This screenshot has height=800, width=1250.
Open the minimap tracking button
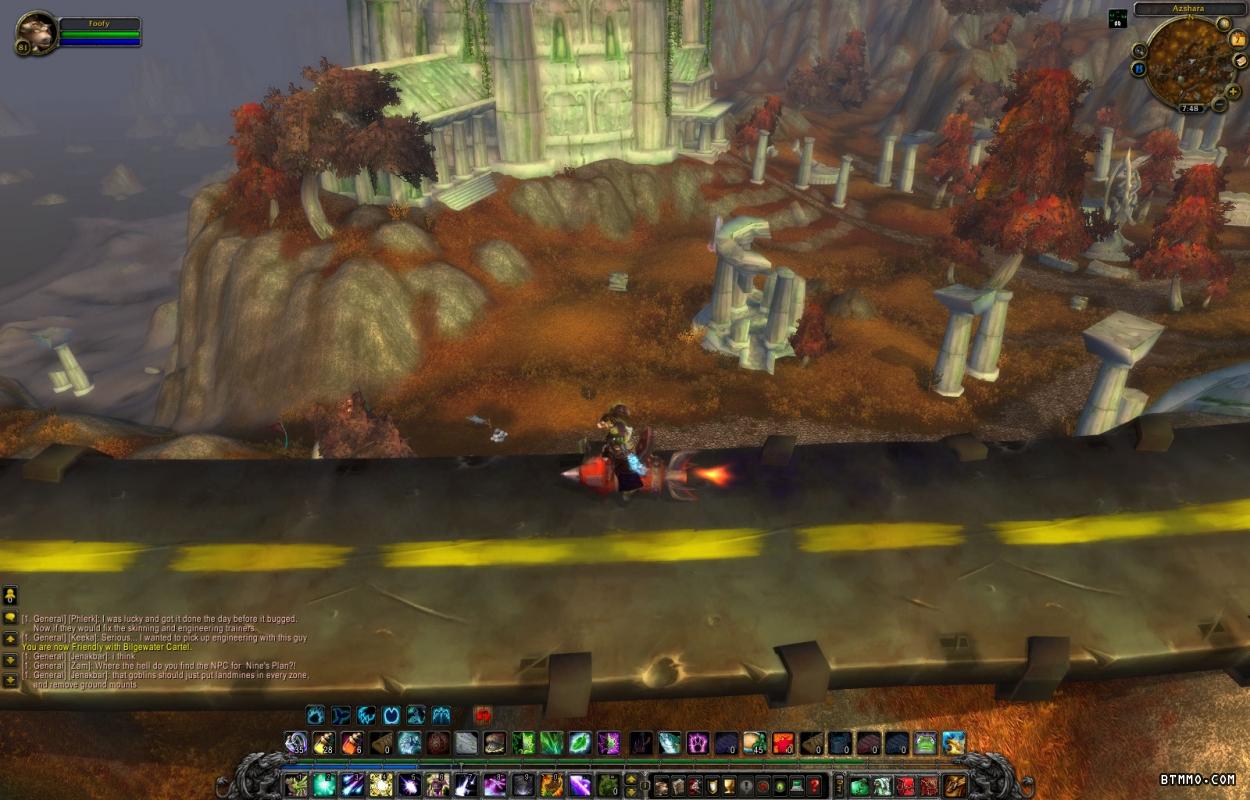(x=1140, y=50)
